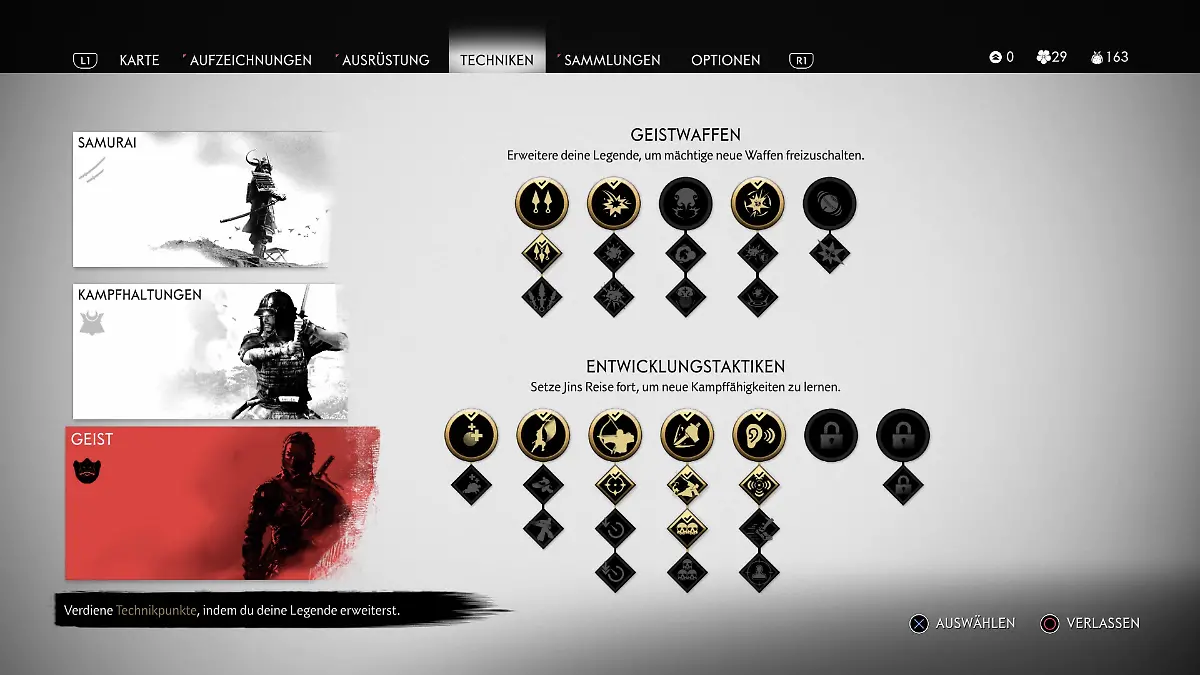Open the Optionen tab
This screenshot has width=1200, height=675.
tap(726, 60)
